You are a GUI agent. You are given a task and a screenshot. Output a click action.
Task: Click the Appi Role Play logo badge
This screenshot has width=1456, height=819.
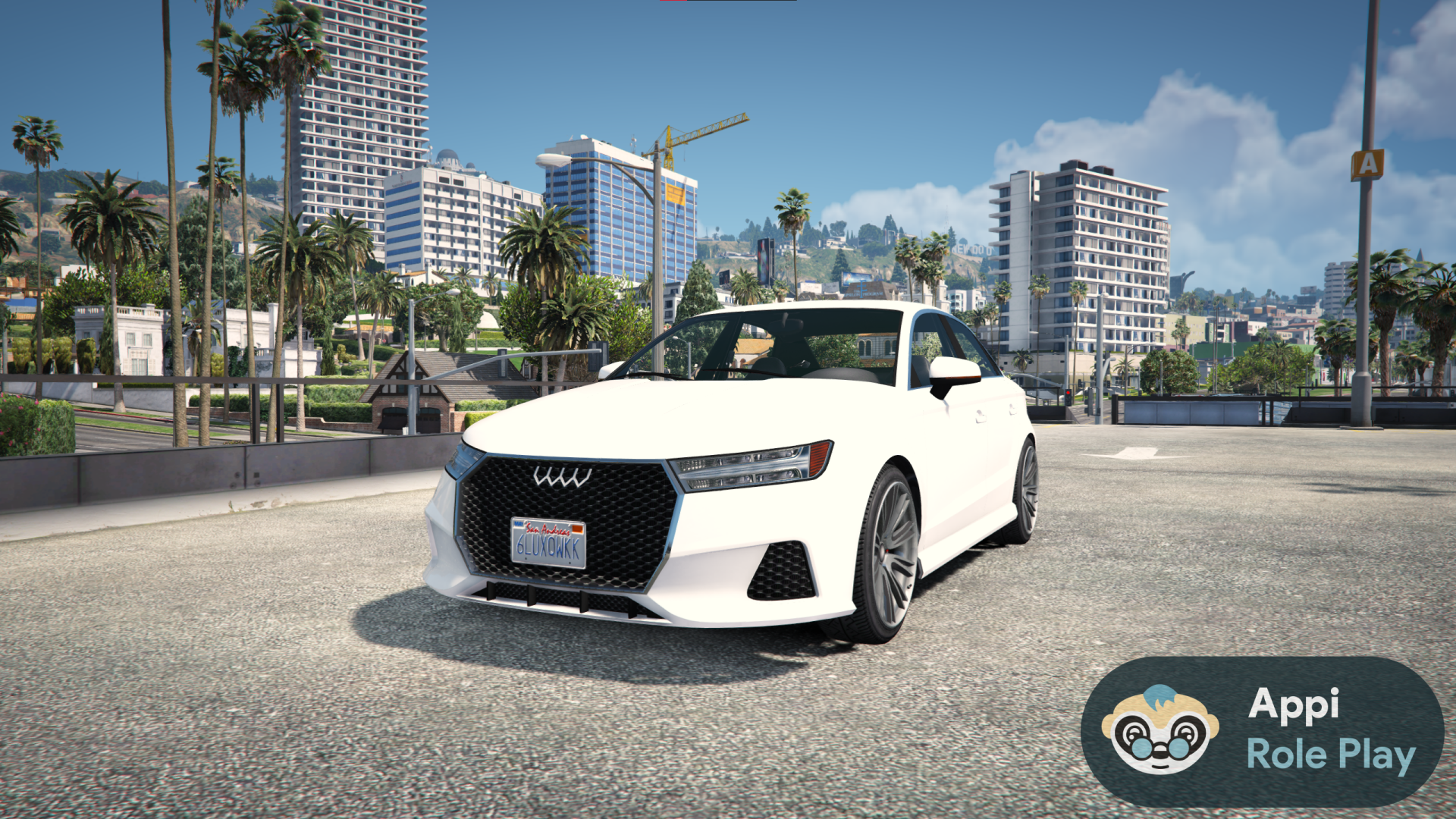pyautogui.click(x=1262, y=731)
